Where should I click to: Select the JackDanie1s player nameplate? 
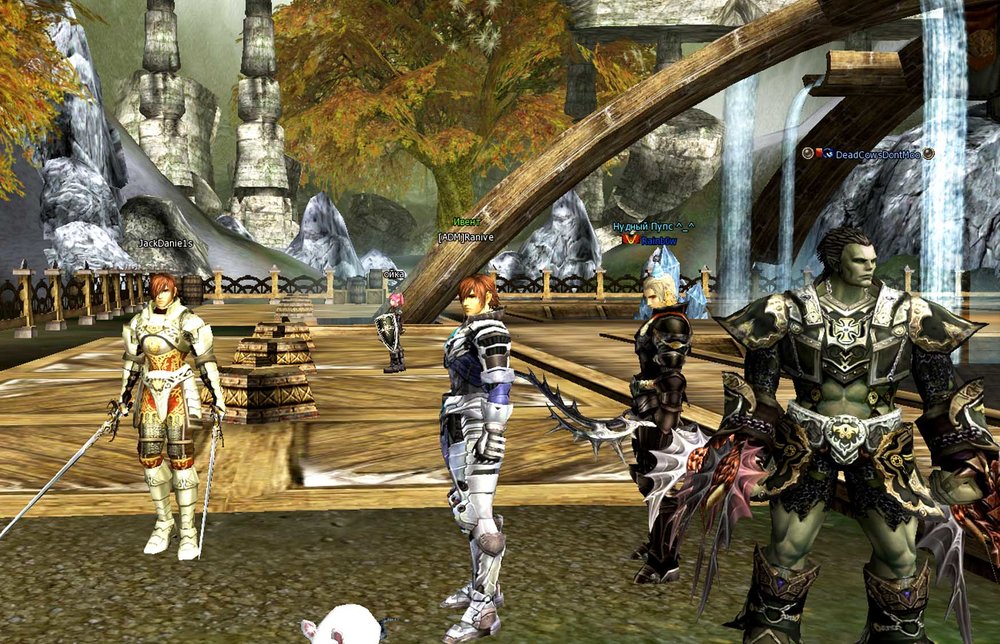(166, 243)
